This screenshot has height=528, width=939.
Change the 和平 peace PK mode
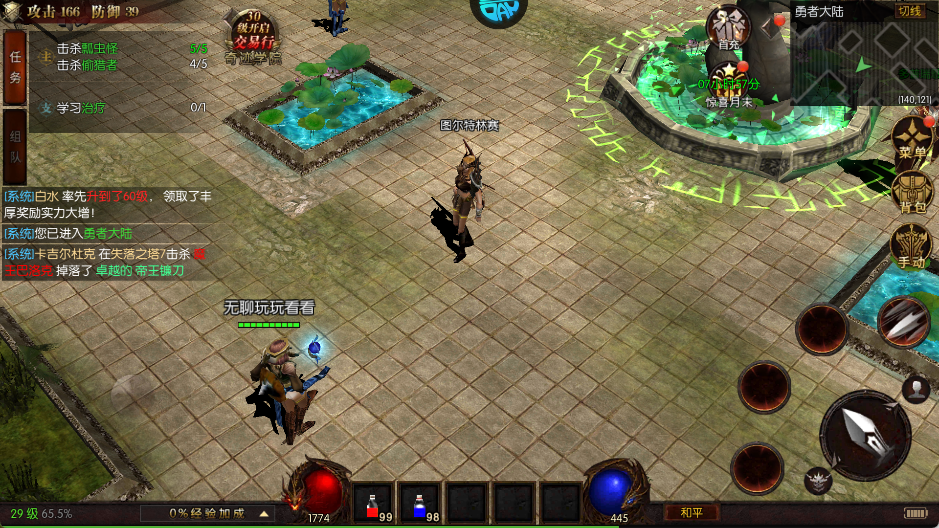click(692, 513)
